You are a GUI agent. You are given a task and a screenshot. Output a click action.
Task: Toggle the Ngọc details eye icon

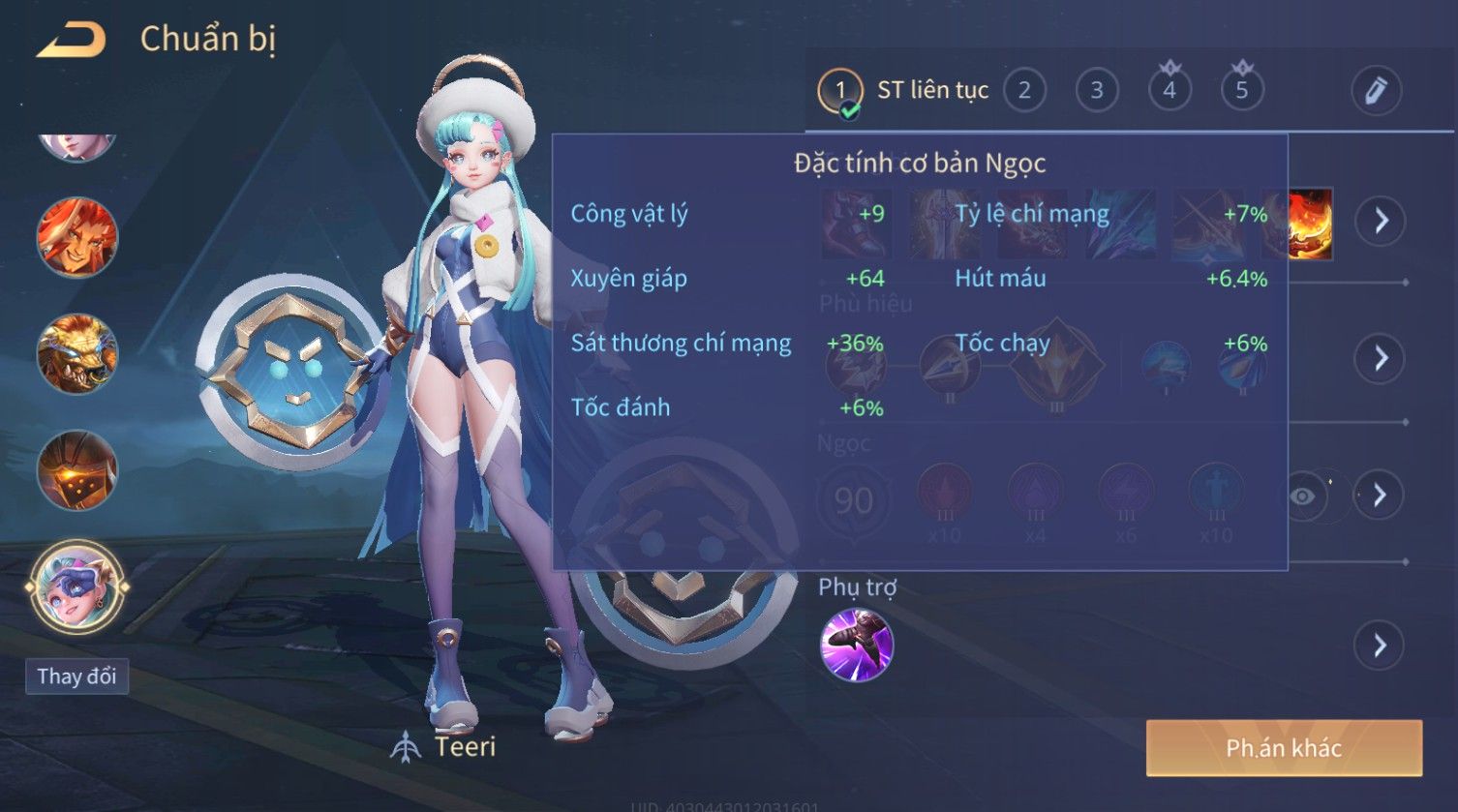tap(1303, 496)
